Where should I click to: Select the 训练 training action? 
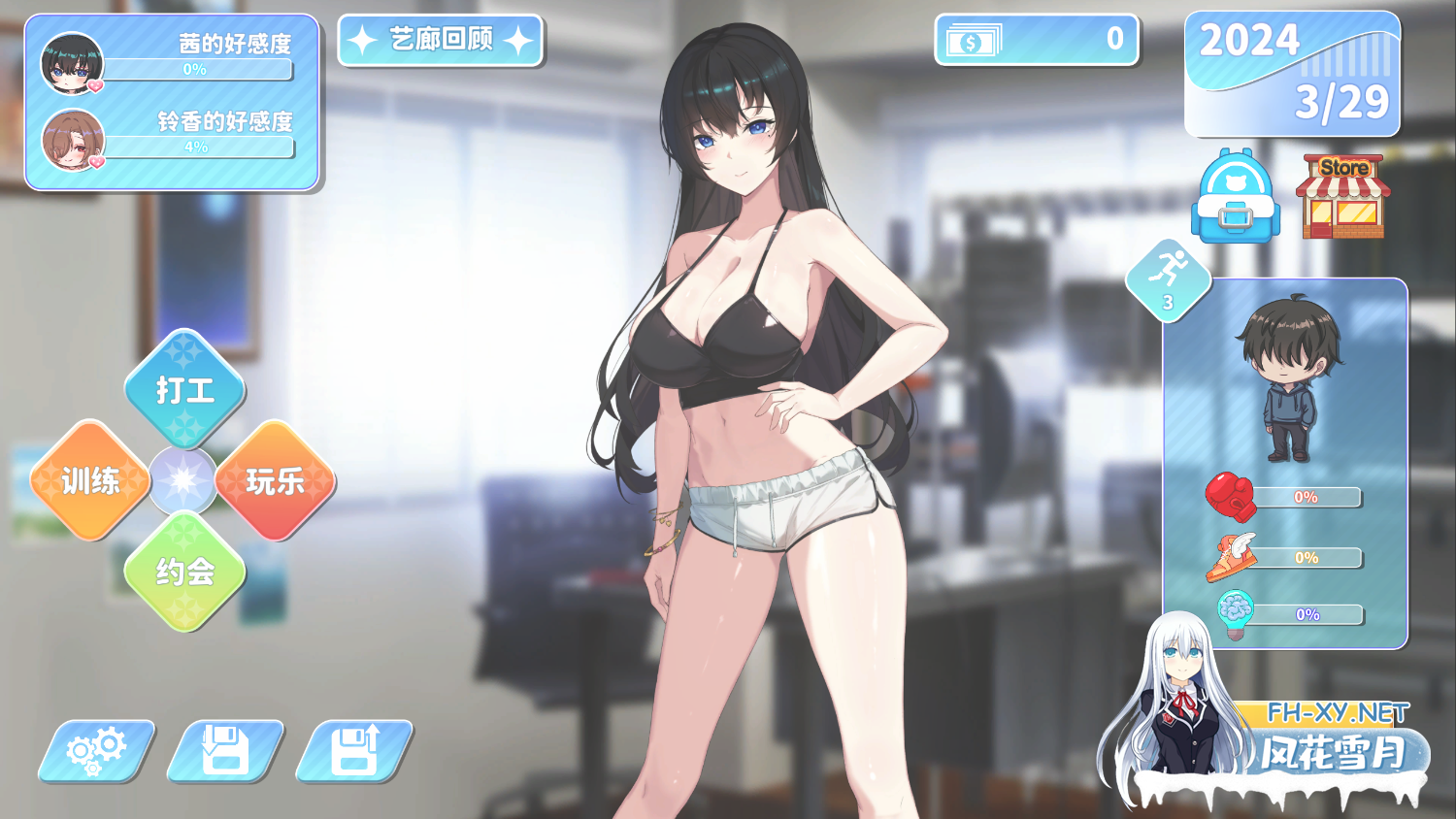point(90,480)
